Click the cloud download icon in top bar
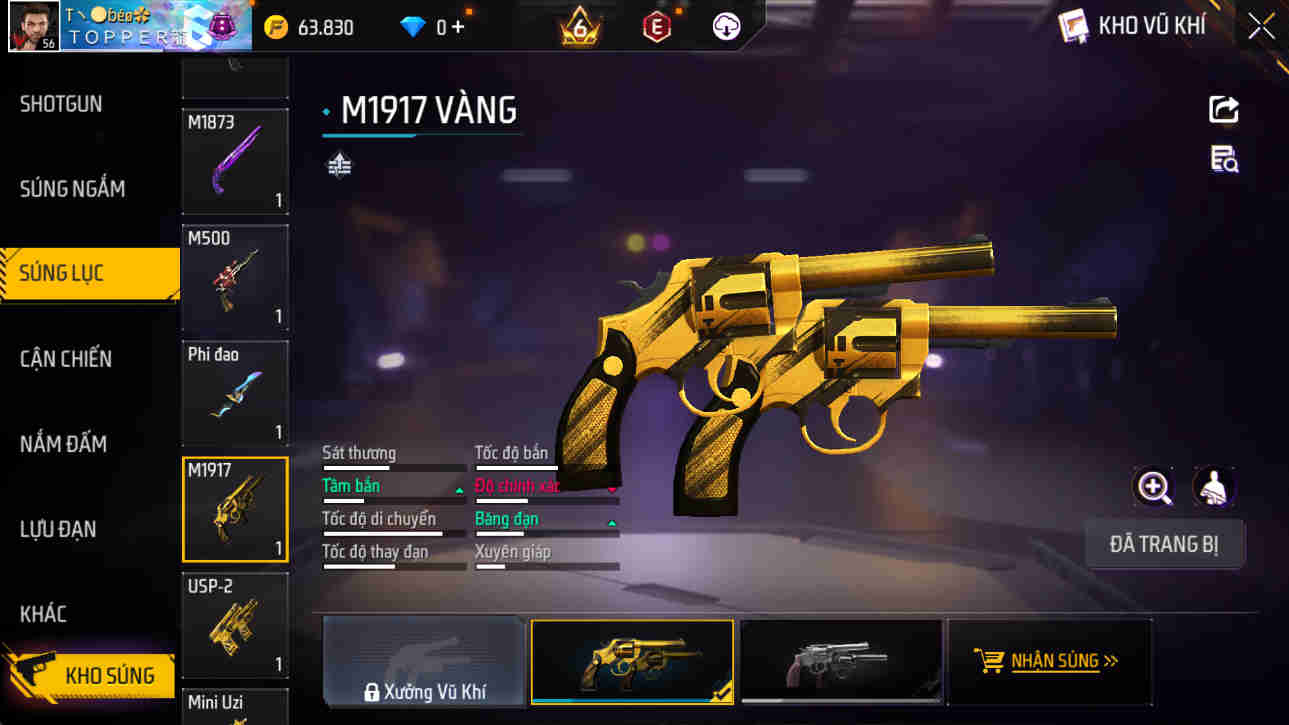This screenshot has height=725, width=1289. pos(729,26)
